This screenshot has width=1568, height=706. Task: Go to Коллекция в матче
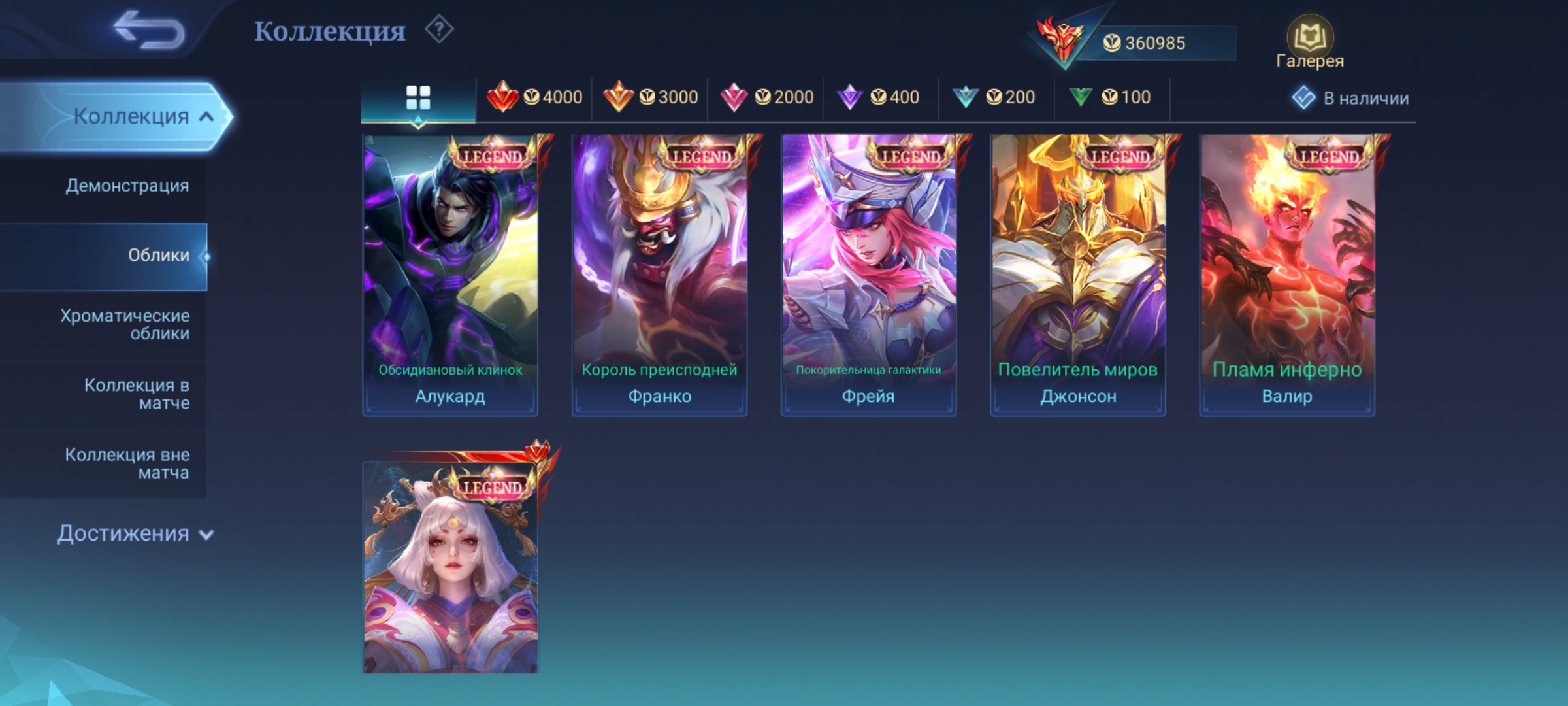pos(136,394)
